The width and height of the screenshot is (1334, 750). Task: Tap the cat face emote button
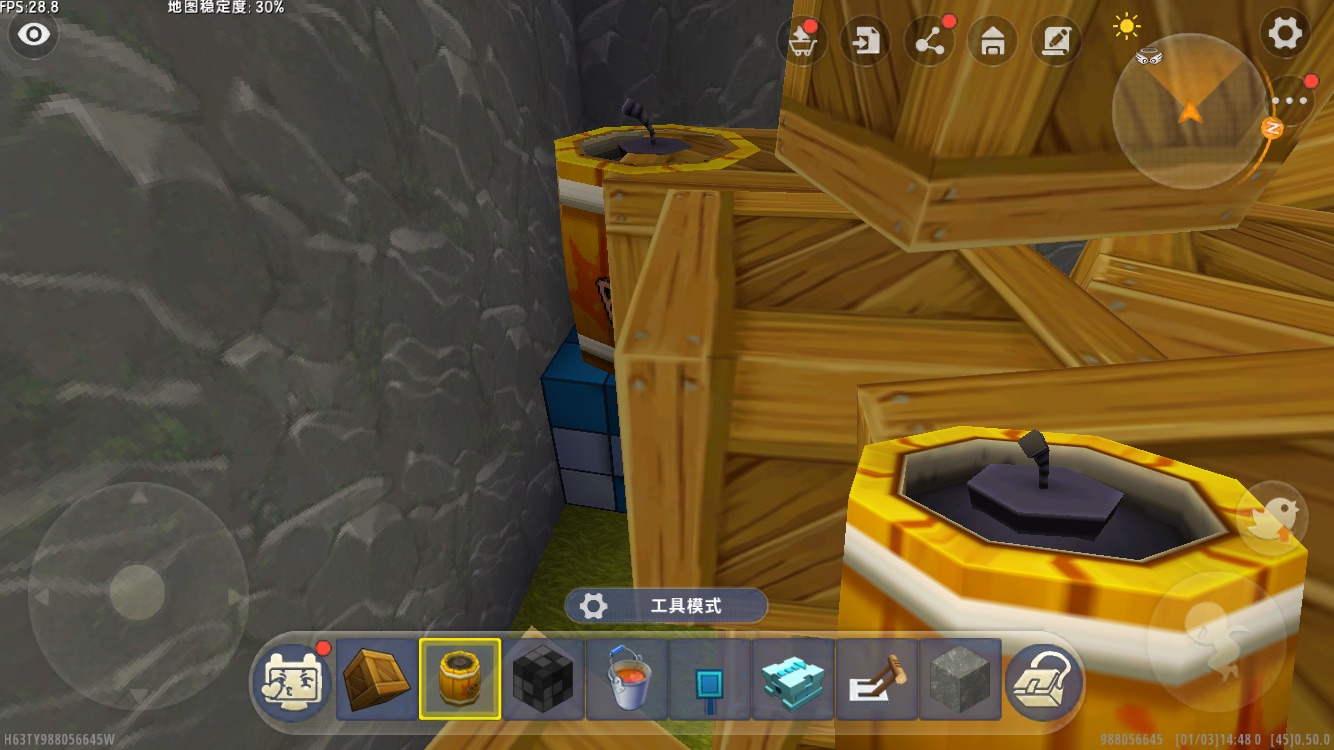pos(292,680)
